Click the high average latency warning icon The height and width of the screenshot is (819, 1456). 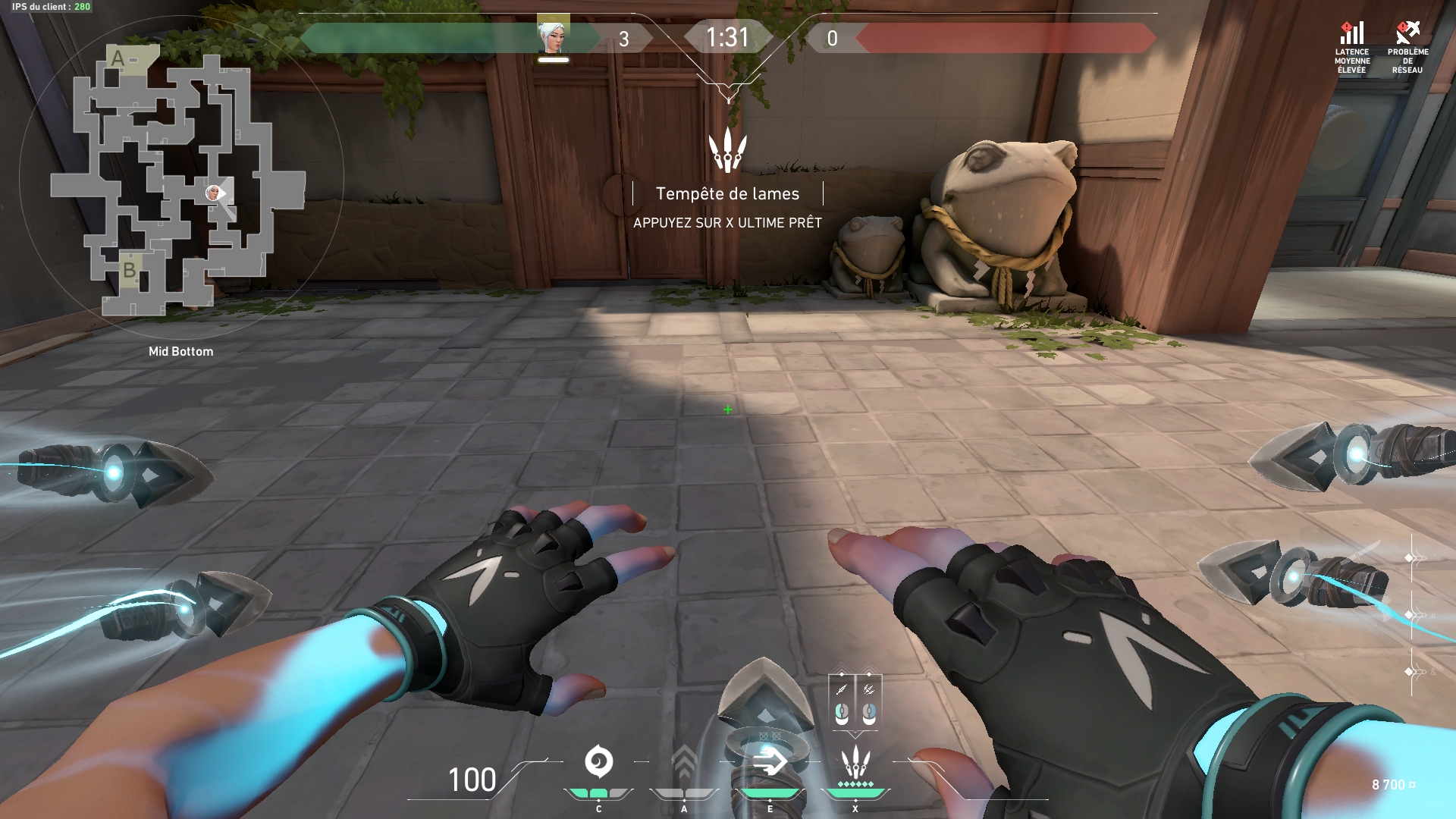click(x=1352, y=34)
